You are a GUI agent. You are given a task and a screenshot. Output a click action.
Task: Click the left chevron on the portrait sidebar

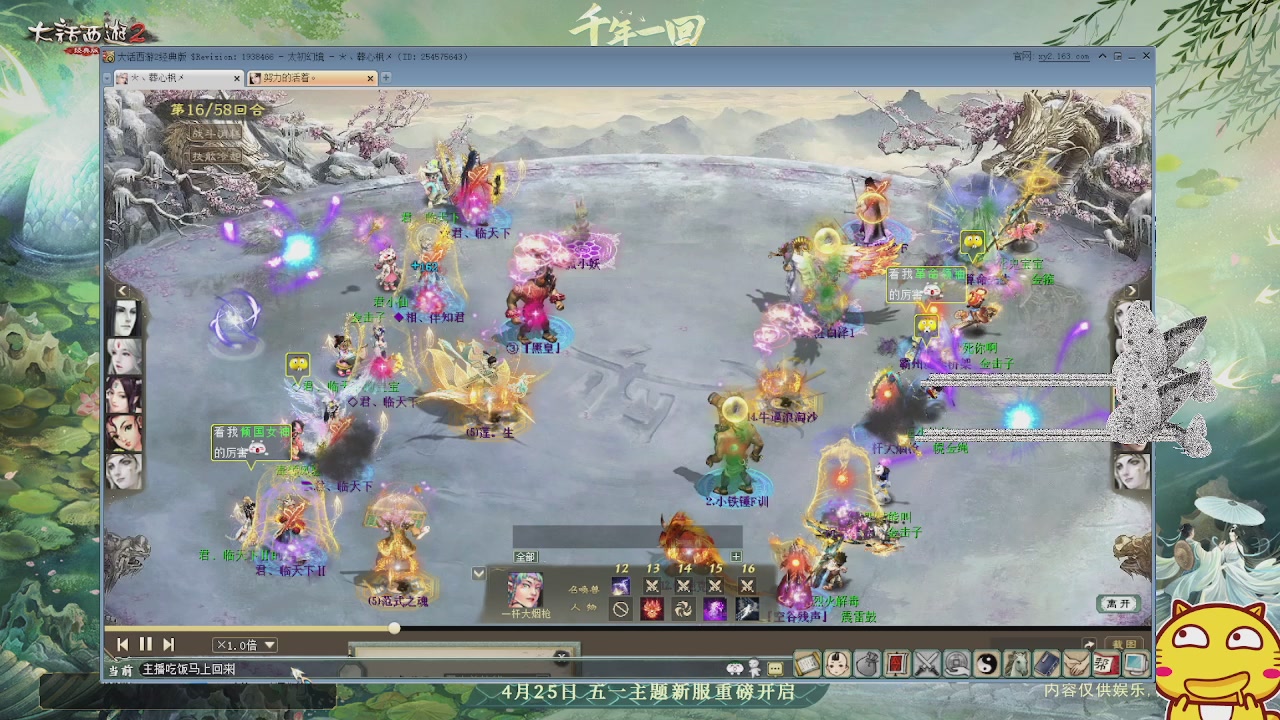tap(121, 289)
